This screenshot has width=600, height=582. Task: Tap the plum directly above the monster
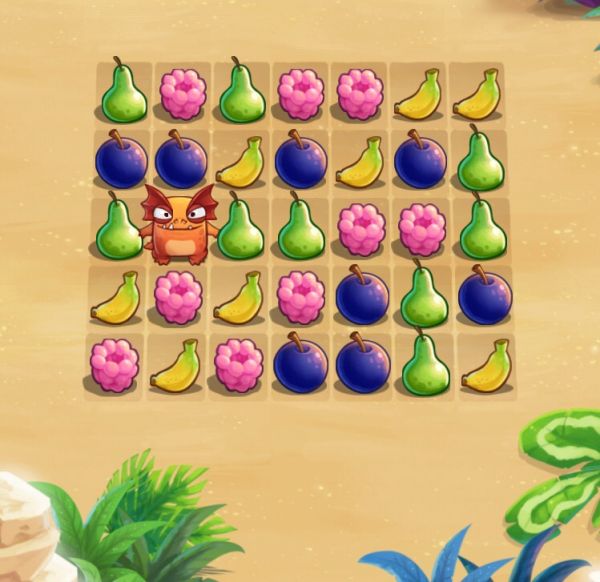(x=180, y=160)
